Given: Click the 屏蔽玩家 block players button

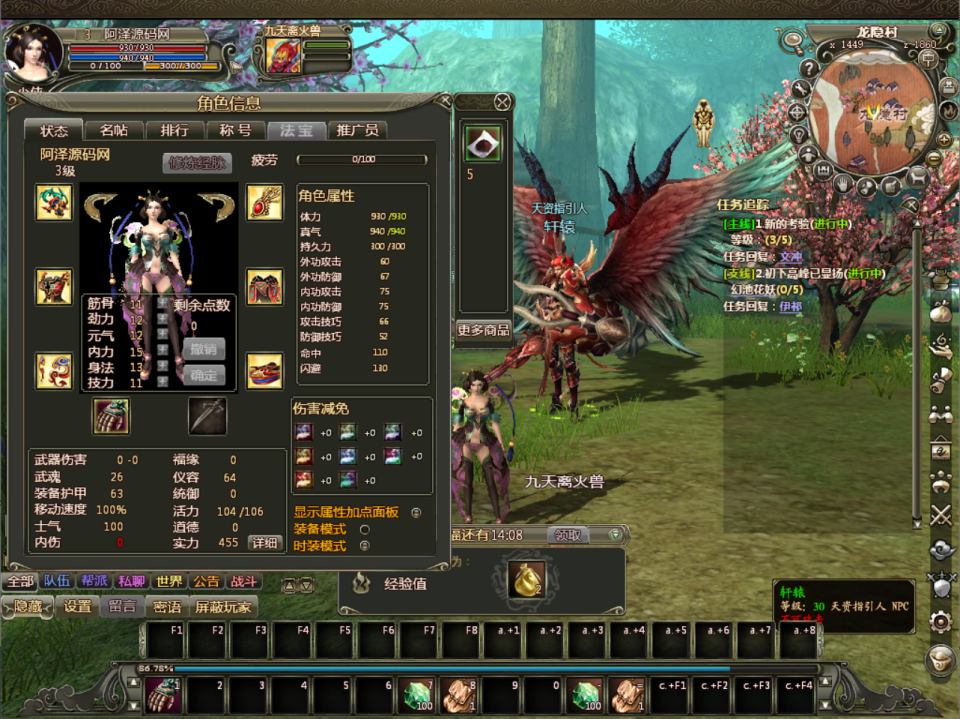Looking at the screenshot, I should click(x=223, y=607).
